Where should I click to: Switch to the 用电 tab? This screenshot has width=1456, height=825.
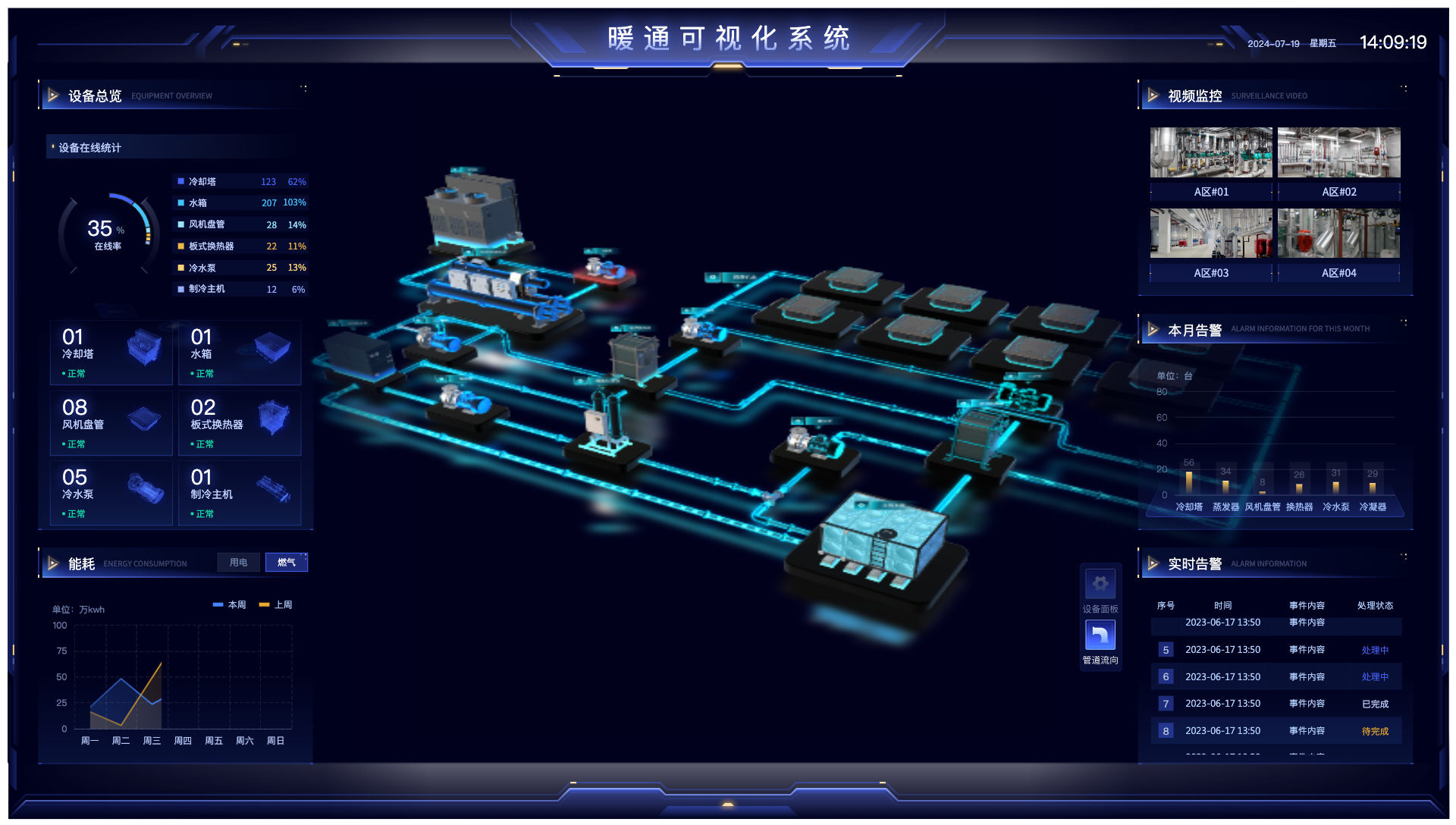click(x=238, y=562)
